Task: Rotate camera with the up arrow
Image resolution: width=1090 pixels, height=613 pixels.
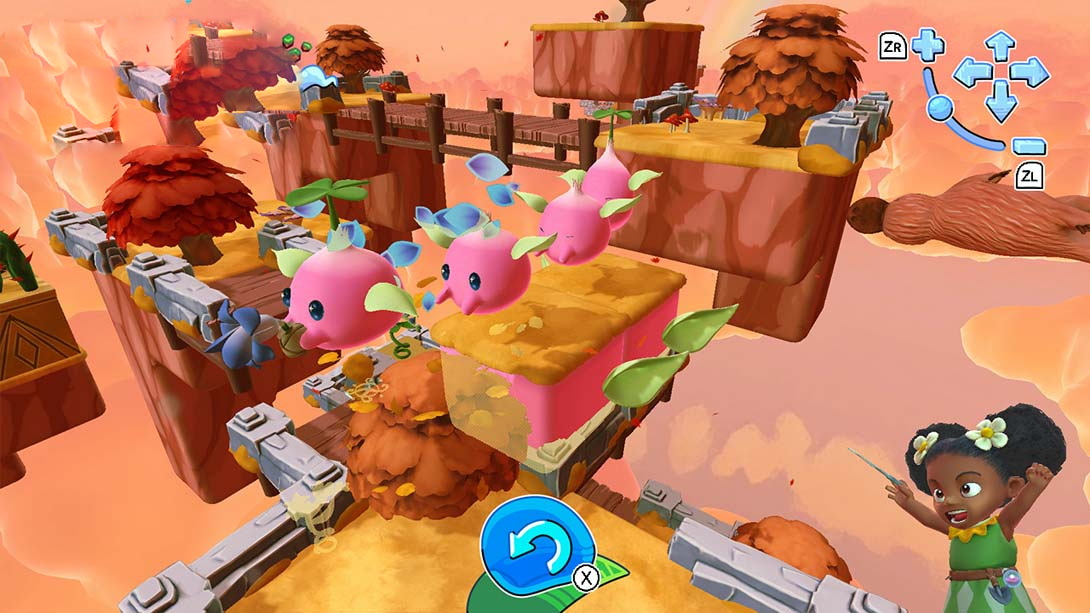Action: [1001, 45]
